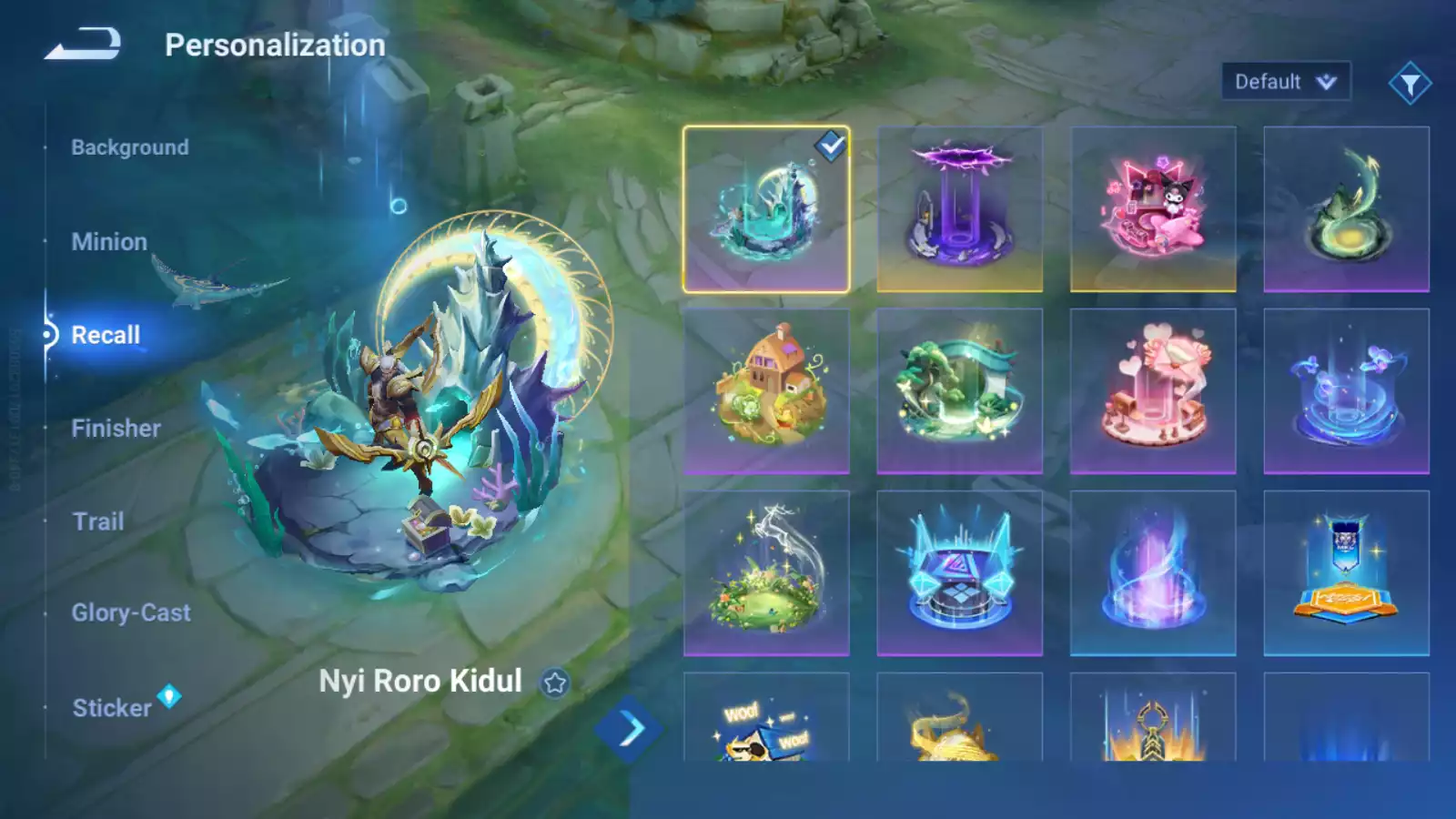Open the Default sort dropdown
The height and width of the screenshot is (819, 1456).
[1285, 82]
